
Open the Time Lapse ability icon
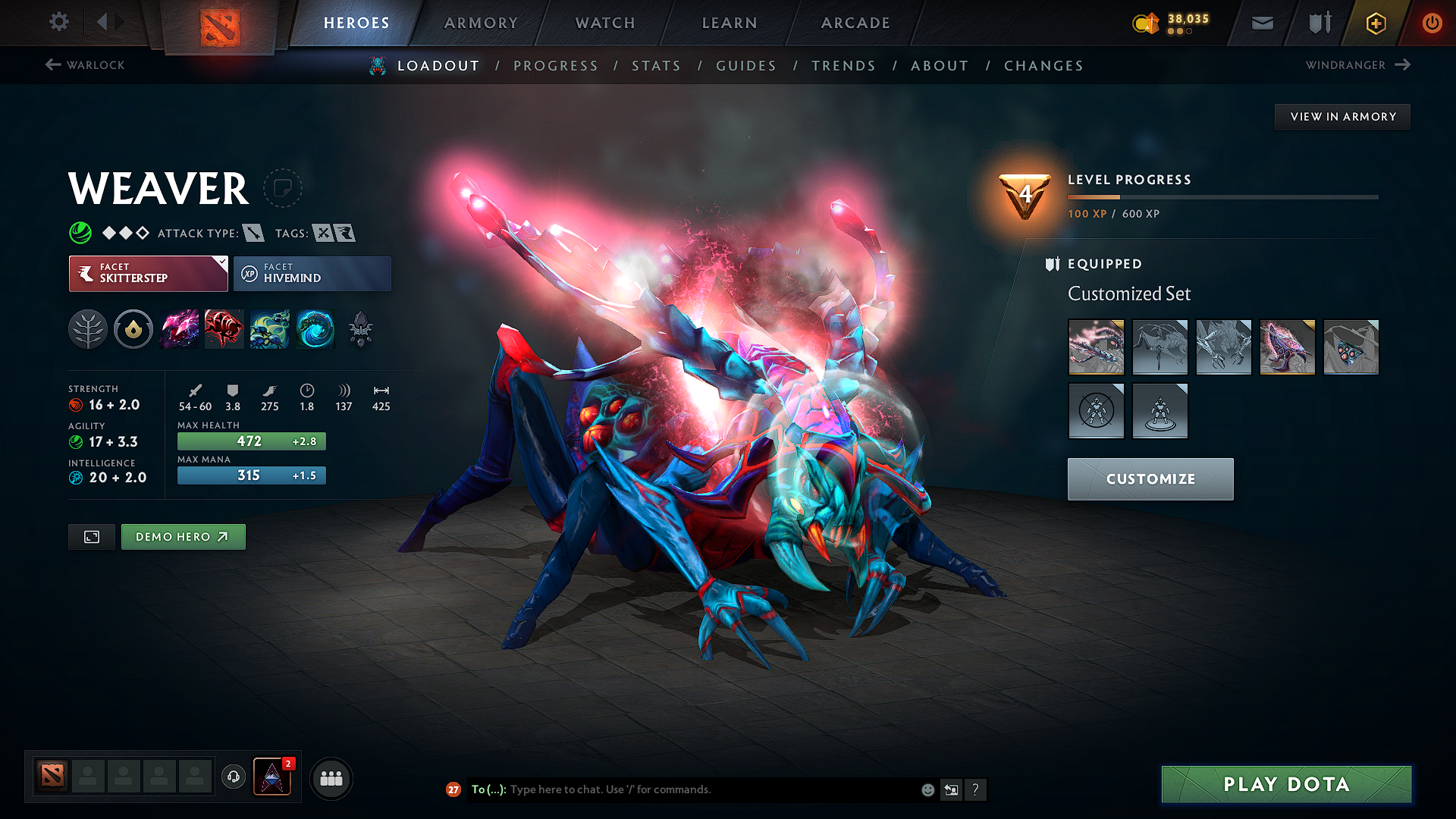[x=315, y=328]
